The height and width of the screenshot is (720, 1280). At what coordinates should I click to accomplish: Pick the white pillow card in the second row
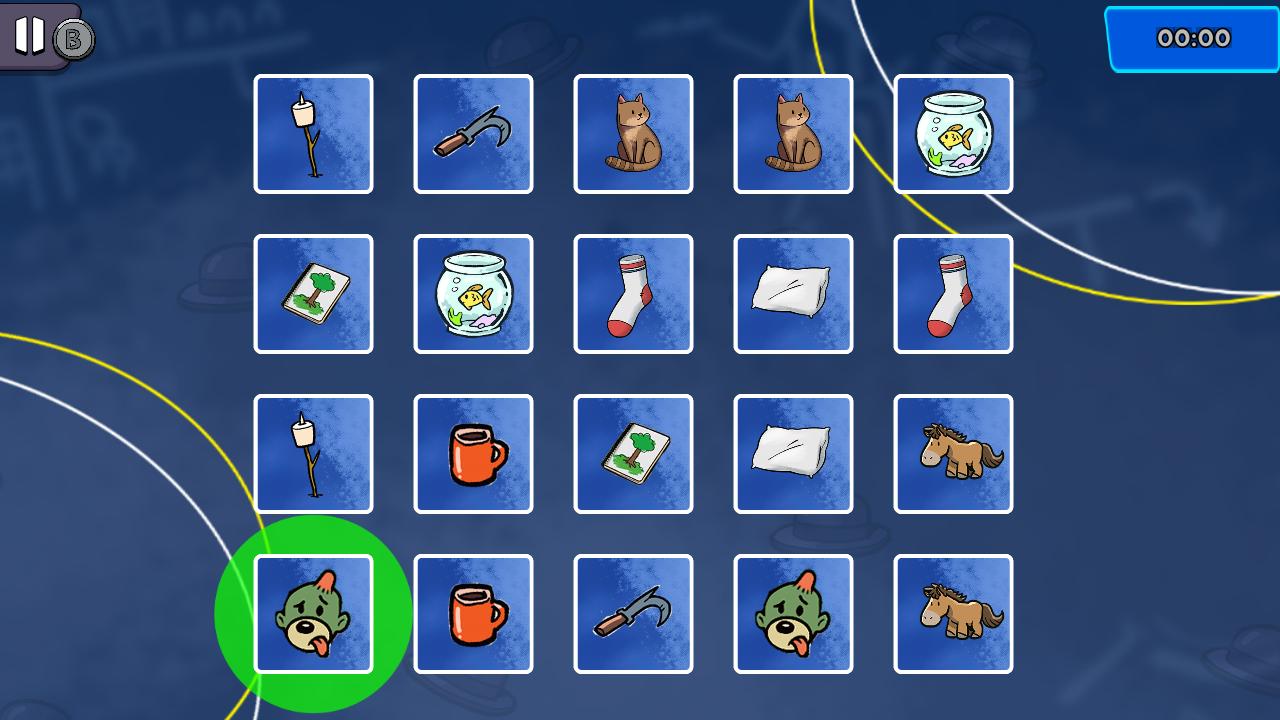[x=793, y=294]
